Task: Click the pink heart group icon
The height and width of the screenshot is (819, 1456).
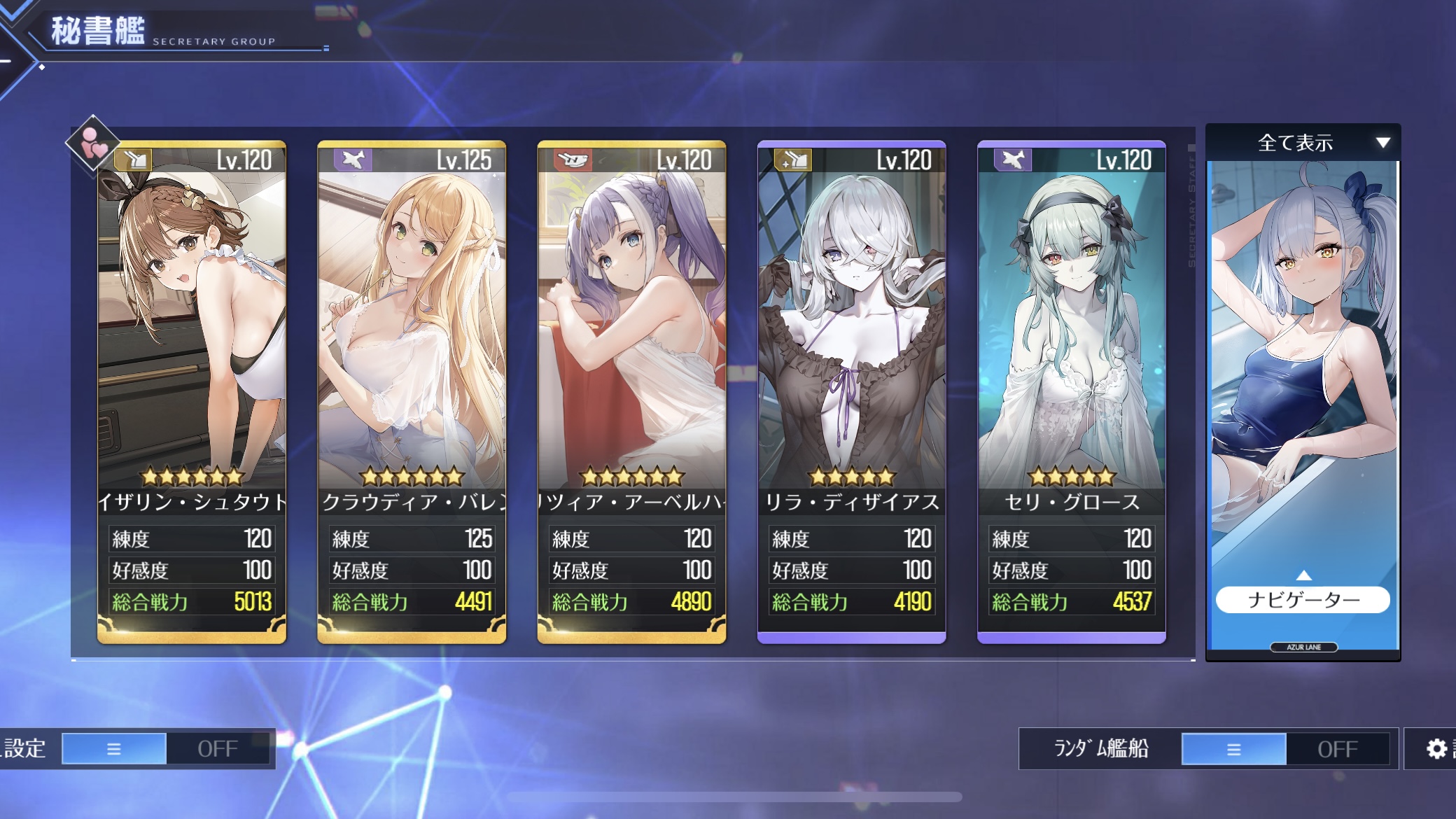Action: pos(93,143)
